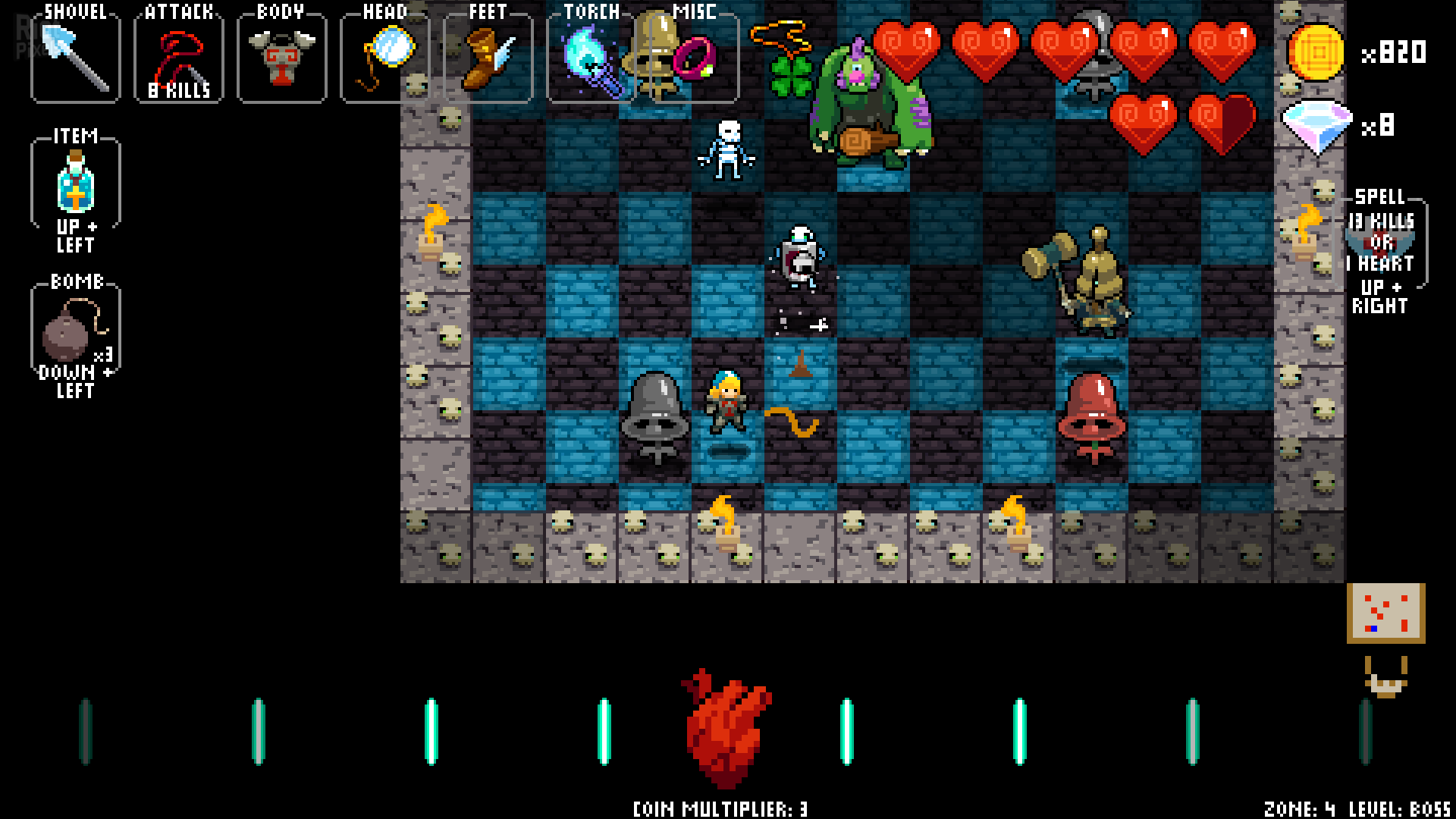Select the Body armor slot
Screen dimensions: 1456x819
[x=281, y=58]
